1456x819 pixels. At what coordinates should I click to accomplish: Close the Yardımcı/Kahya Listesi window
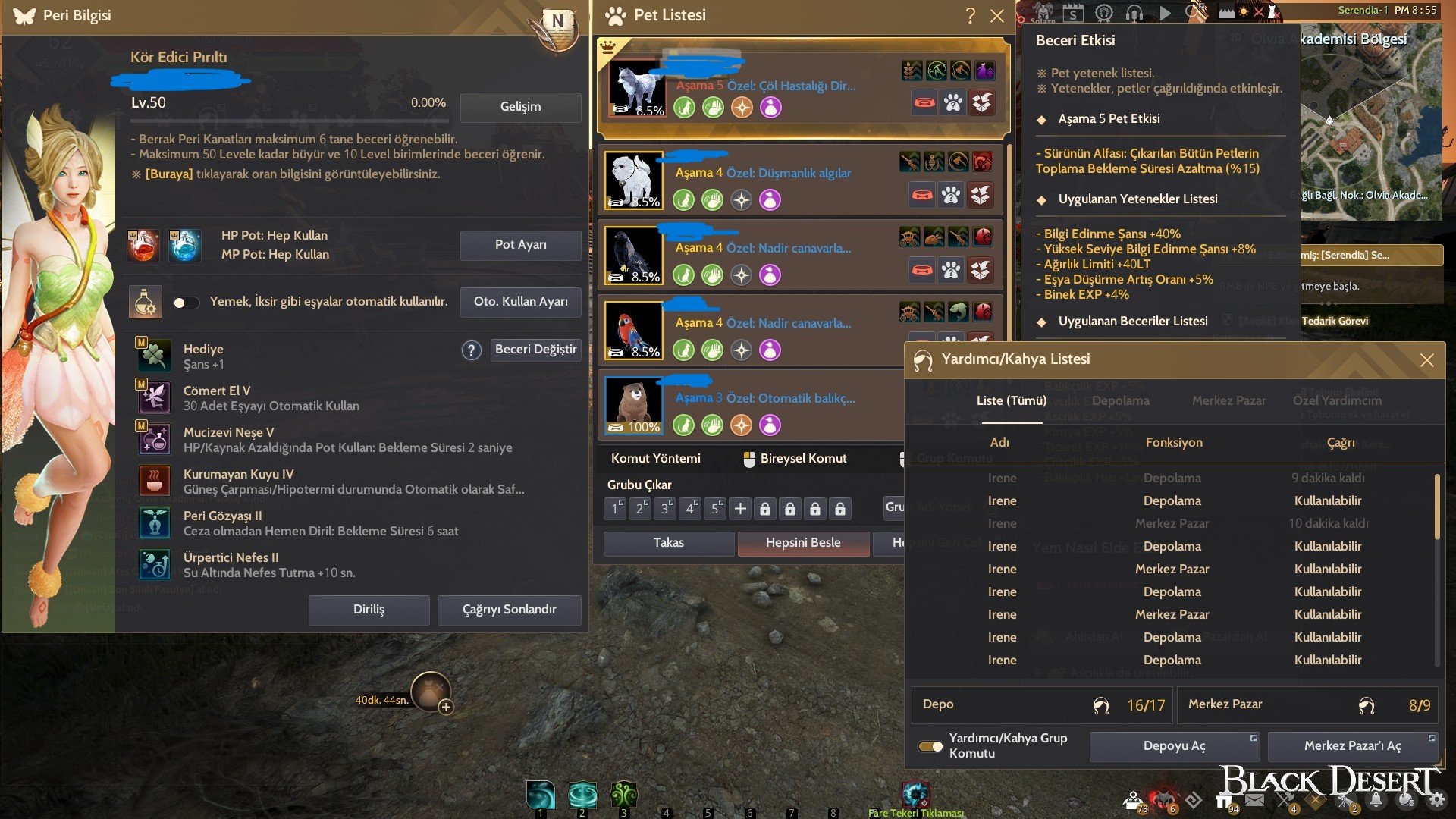(1426, 360)
